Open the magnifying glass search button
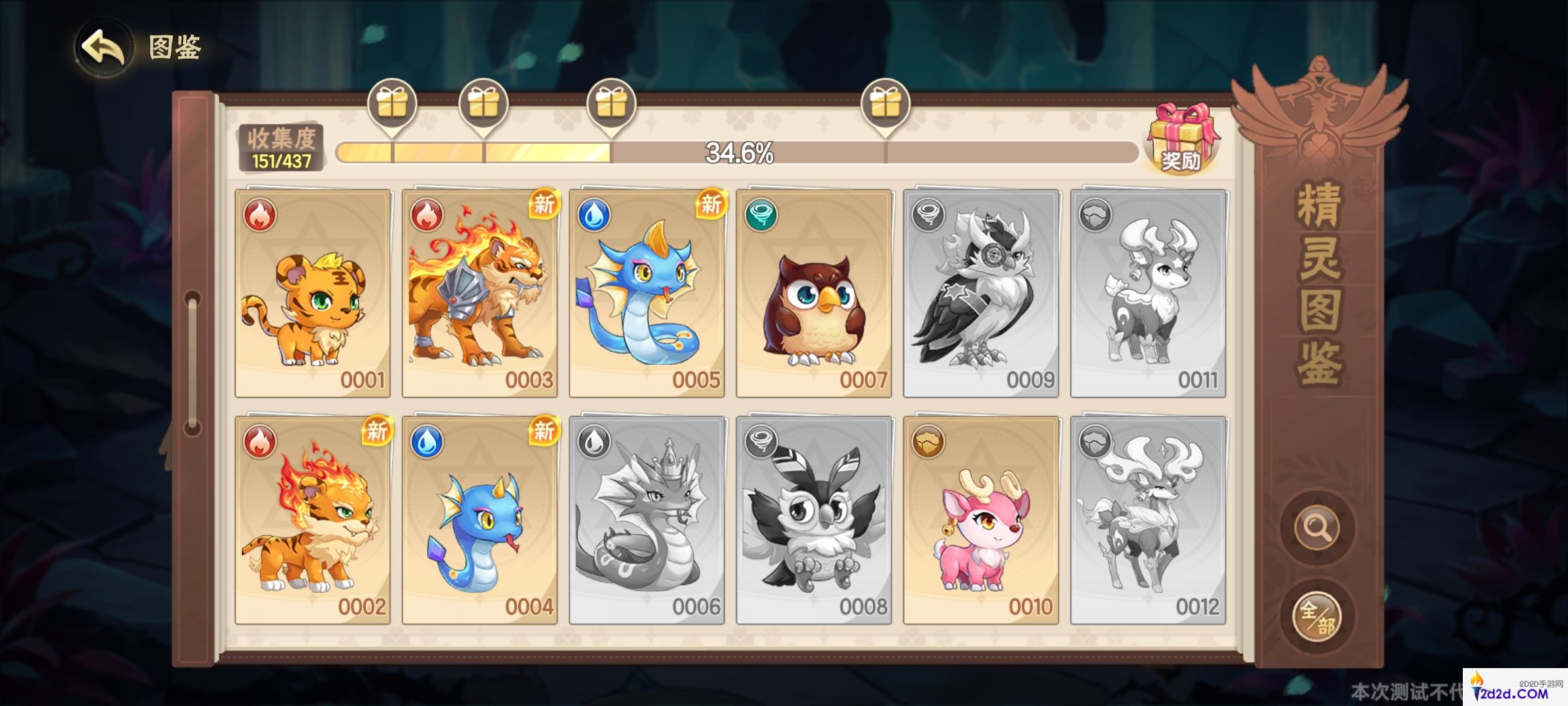The width and height of the screenshot is (1568, 706). pos(1316,527)
